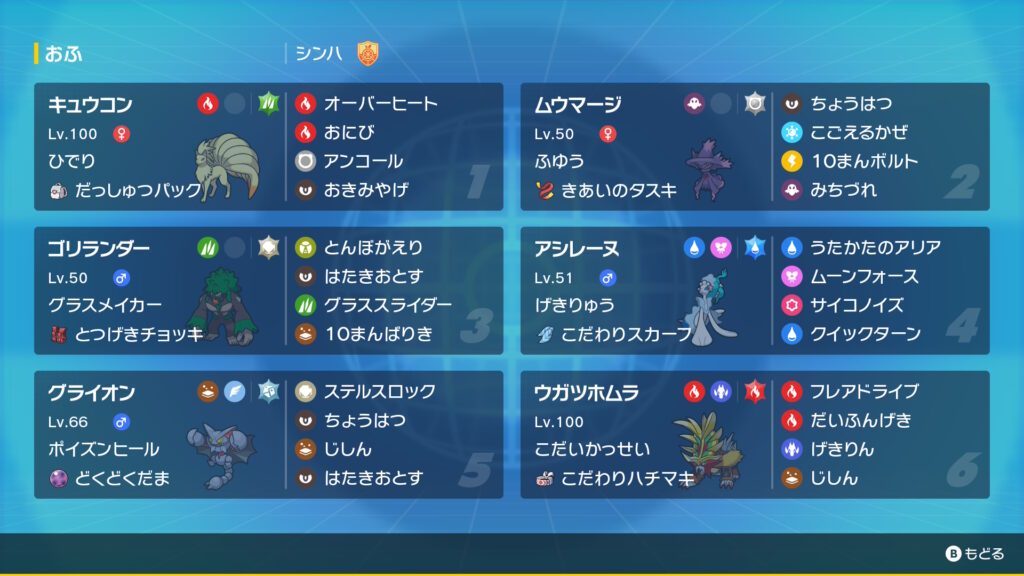Click the だっしゅつパック held item
The width and height of the screenshot is (1024, 576).
coord(125,190)
